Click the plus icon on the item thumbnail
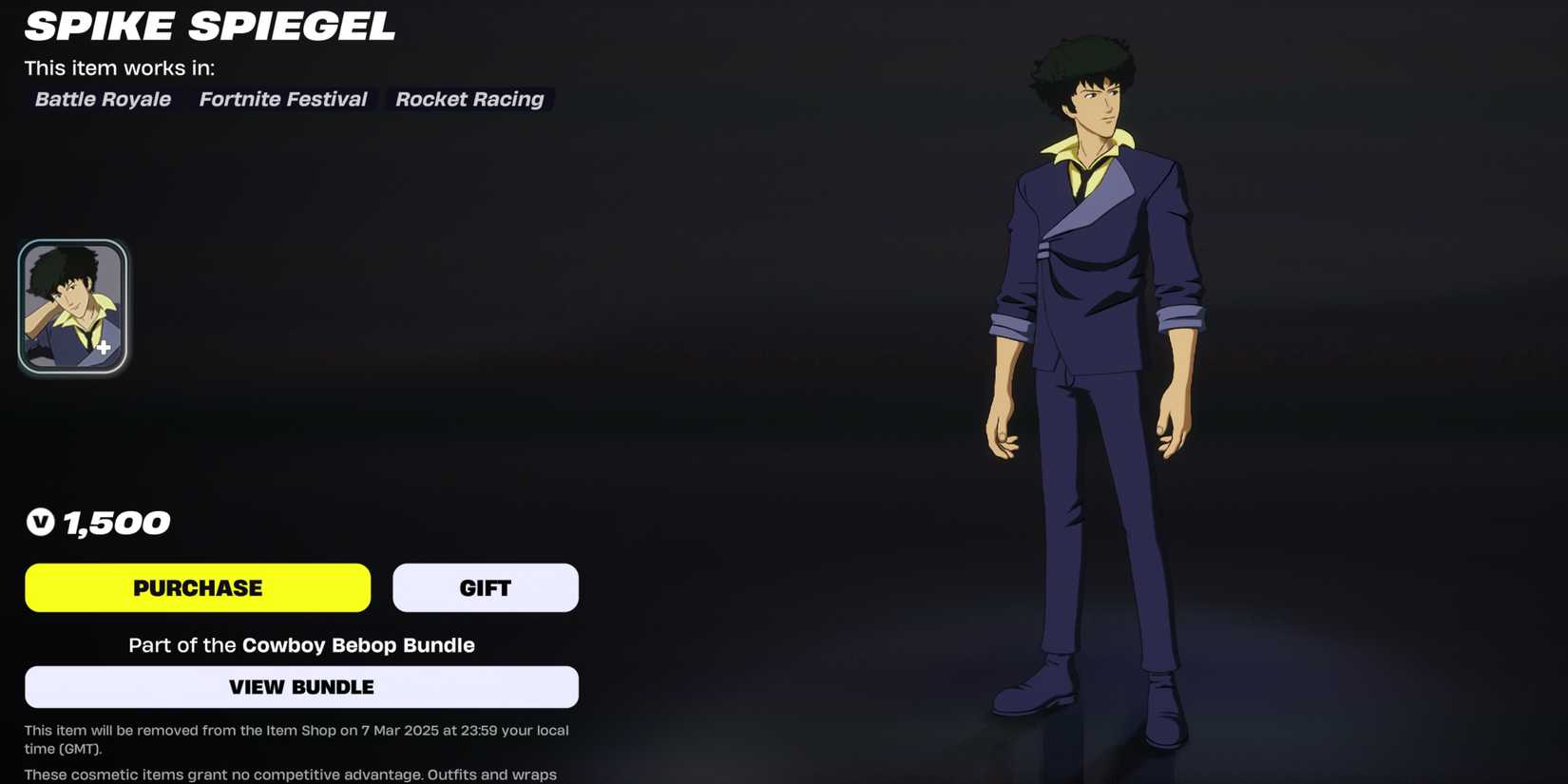This screenshot has height=784, width=1568. [103, 347]
